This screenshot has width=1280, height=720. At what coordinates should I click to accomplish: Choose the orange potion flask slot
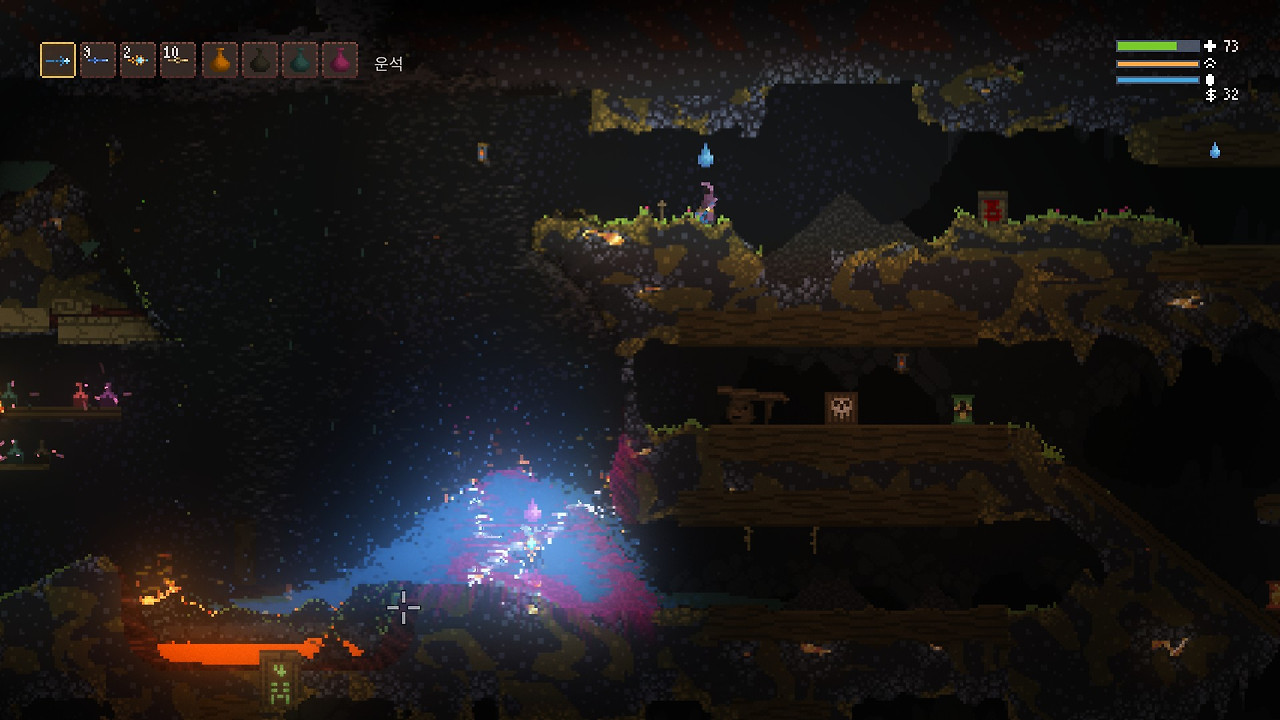click(x=220, y=60)
